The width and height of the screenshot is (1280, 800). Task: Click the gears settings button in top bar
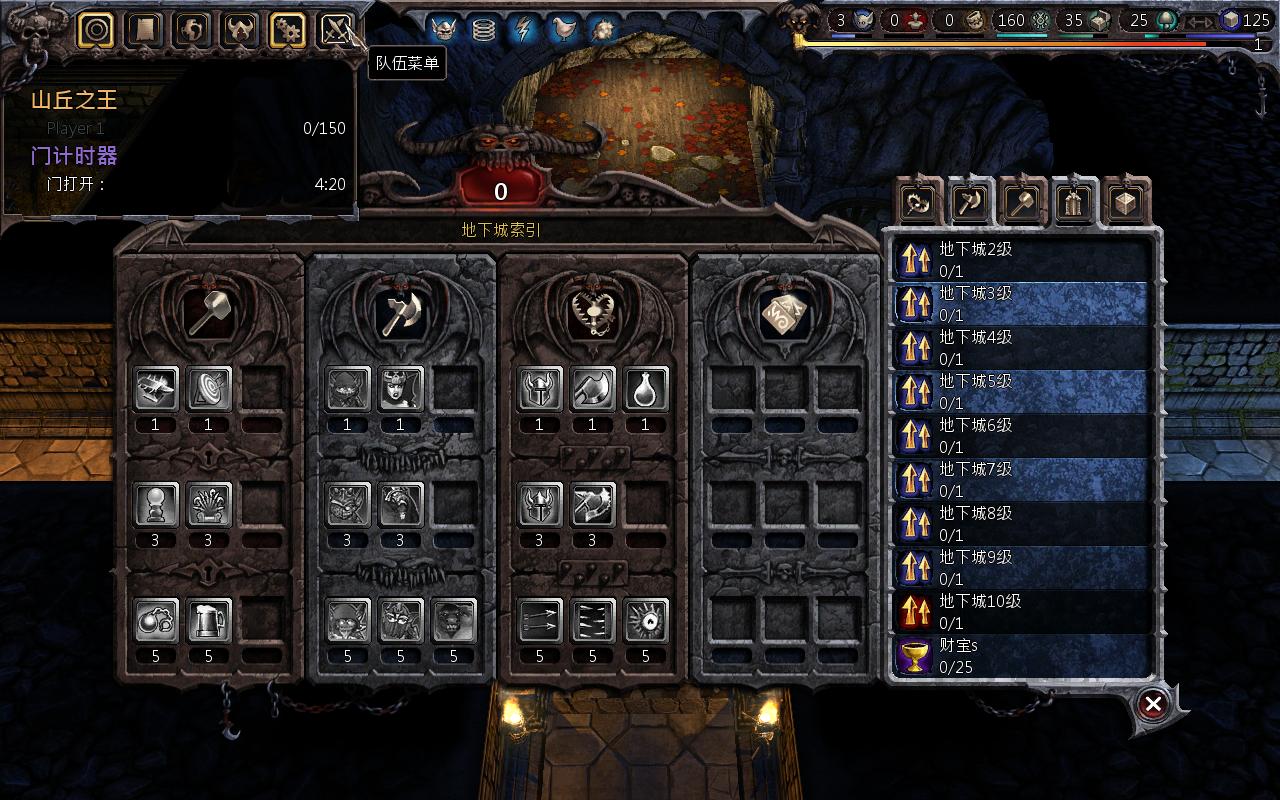click(288, 30)
